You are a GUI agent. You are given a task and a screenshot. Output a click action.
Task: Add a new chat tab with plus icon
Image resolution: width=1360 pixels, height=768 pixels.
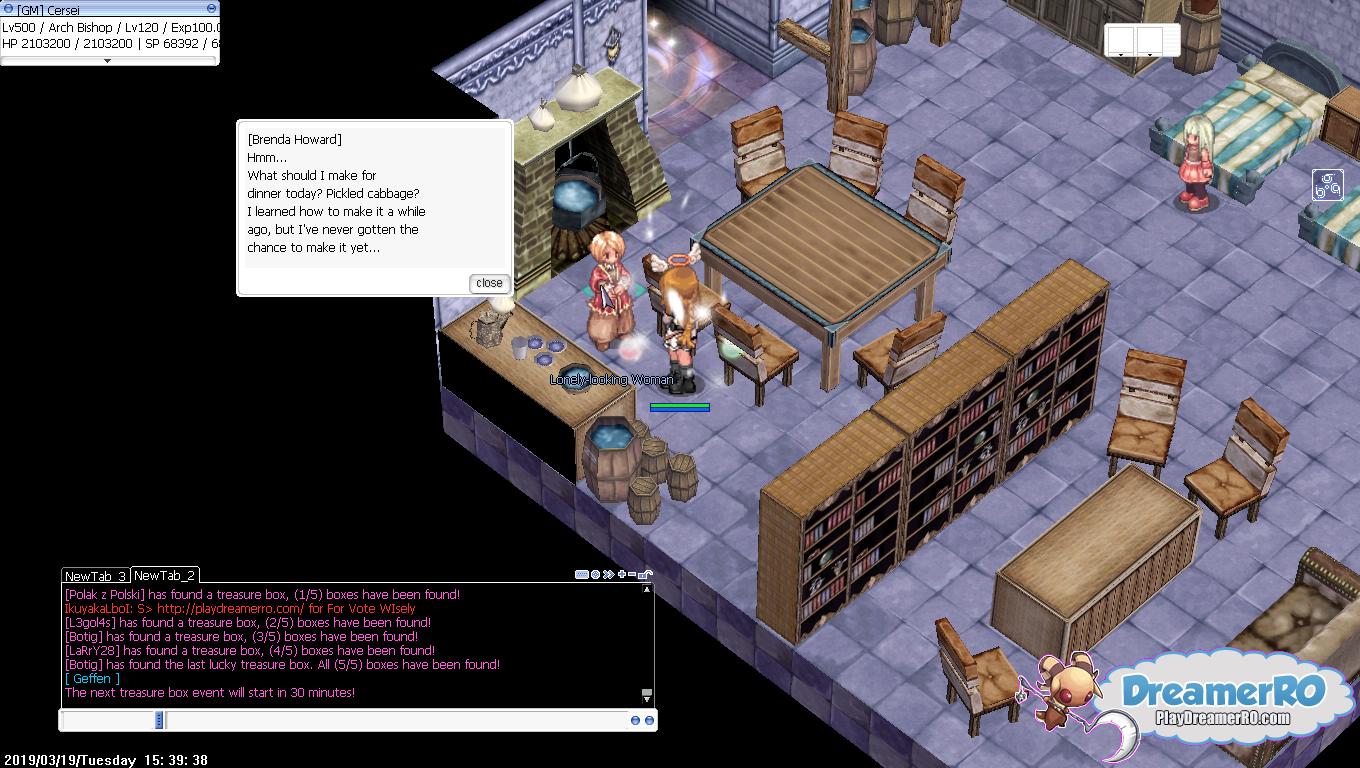pos(622,574)
